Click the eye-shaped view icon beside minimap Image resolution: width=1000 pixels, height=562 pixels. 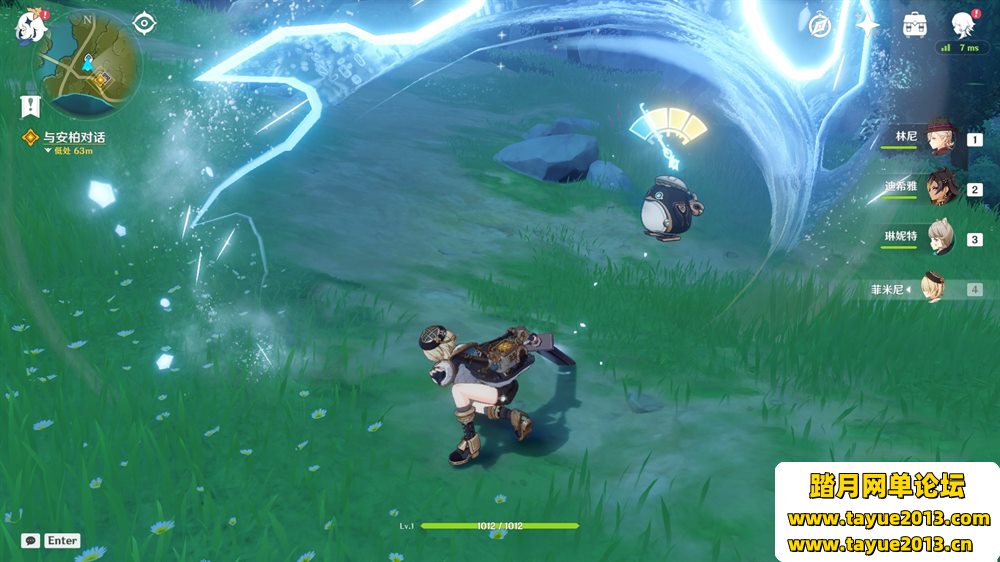coord(145,22)
